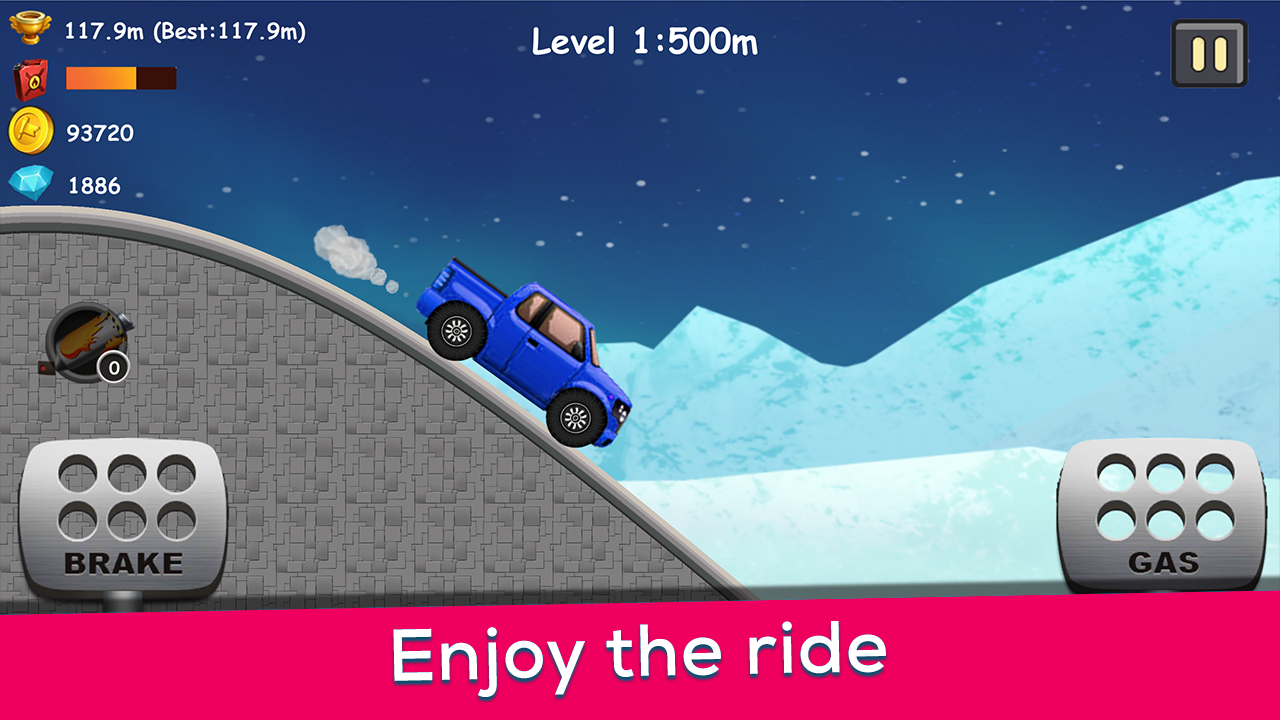Click the gold coin currency icon
This screenshot has width=1280, height=720.
click(32, 131)
